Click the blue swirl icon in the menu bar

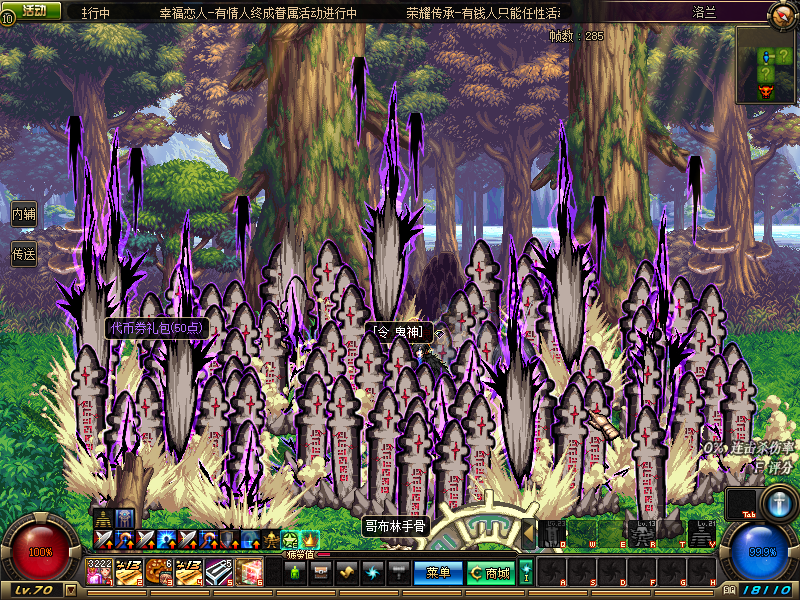click(x=373, y=572)
